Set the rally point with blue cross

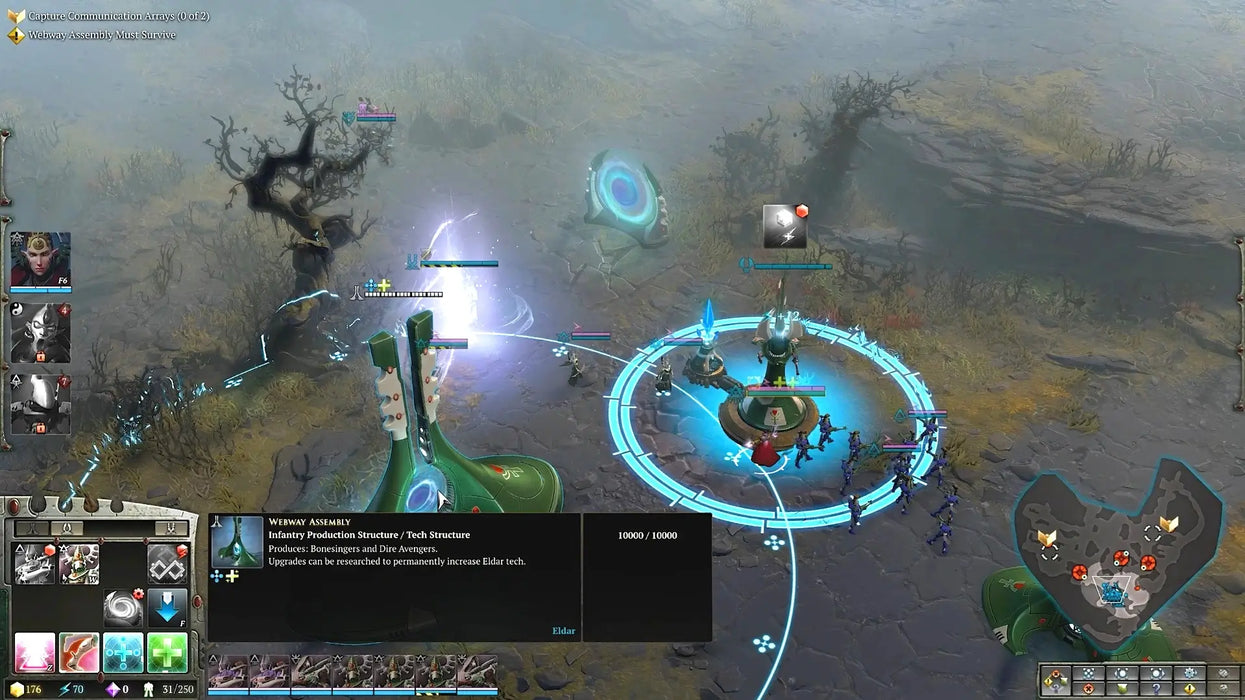click(123, 652)
